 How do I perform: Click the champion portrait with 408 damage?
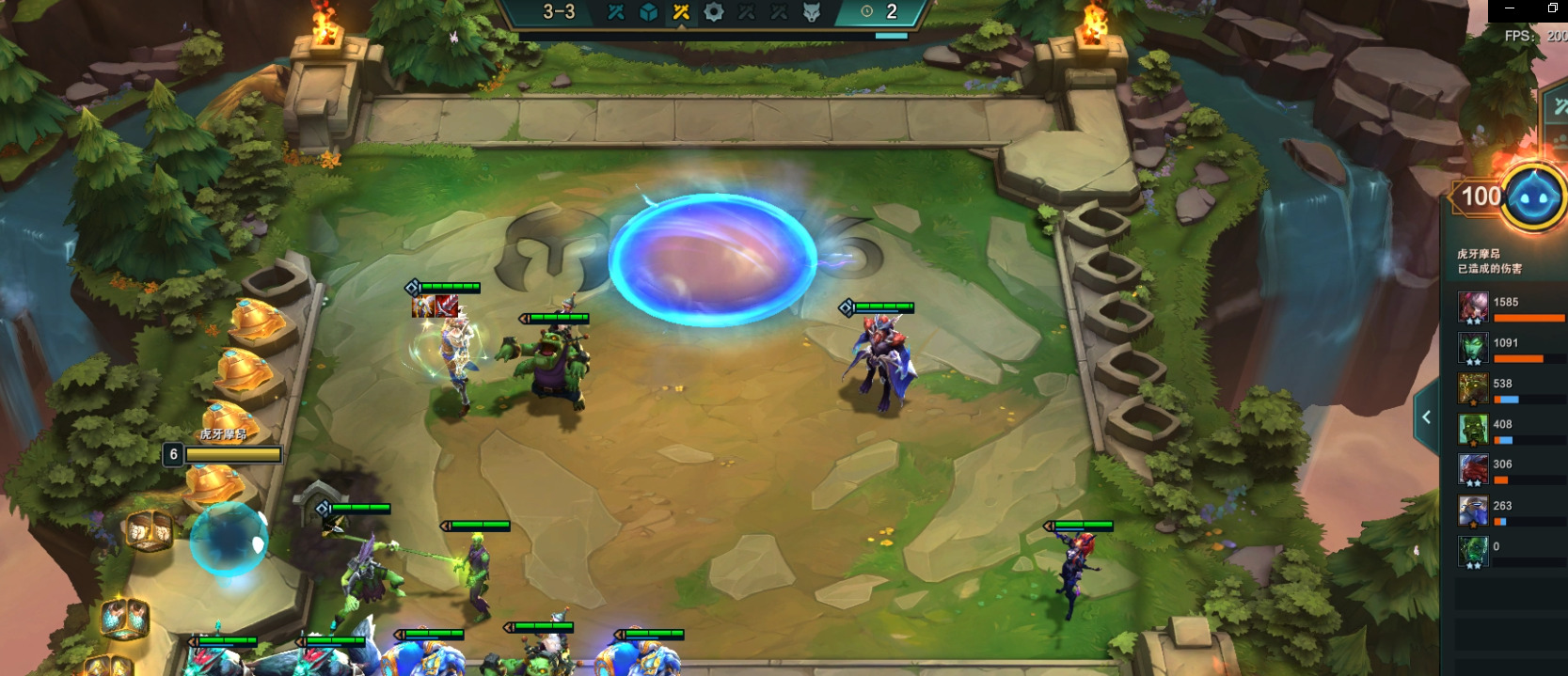pos(1473,430)
